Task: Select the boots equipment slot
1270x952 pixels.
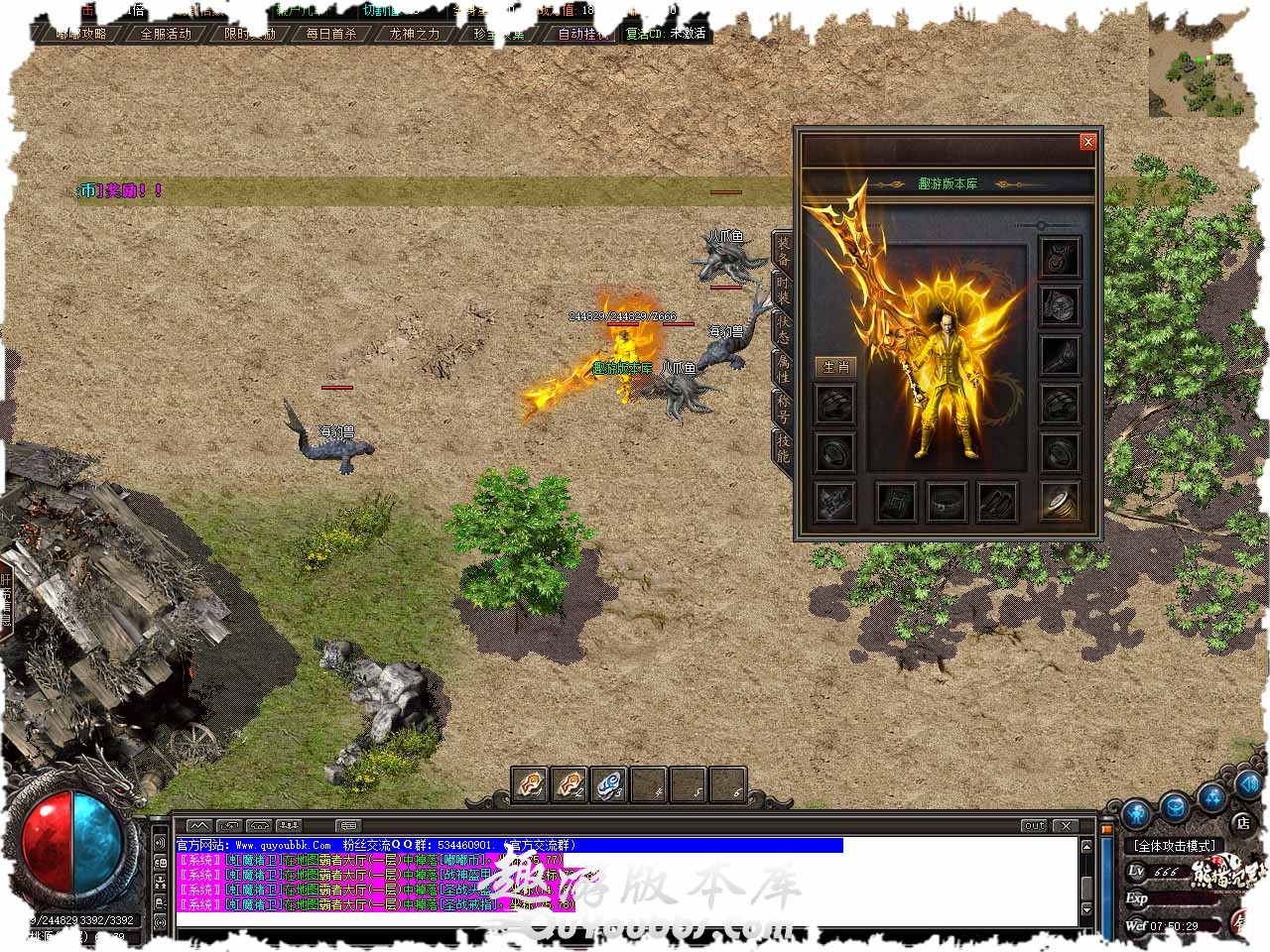Action: (x=997, y=502)
